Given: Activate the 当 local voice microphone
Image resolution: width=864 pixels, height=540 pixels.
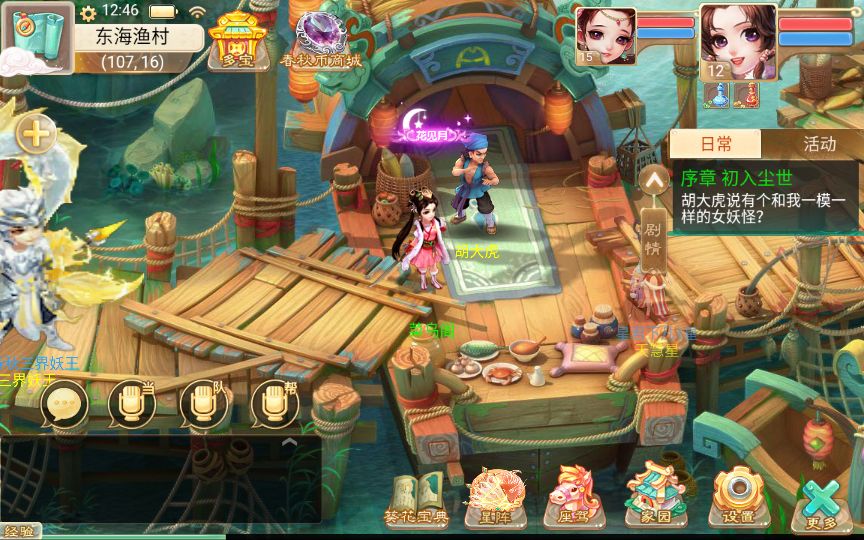Looking at the screenshot, I should (131, 402).
